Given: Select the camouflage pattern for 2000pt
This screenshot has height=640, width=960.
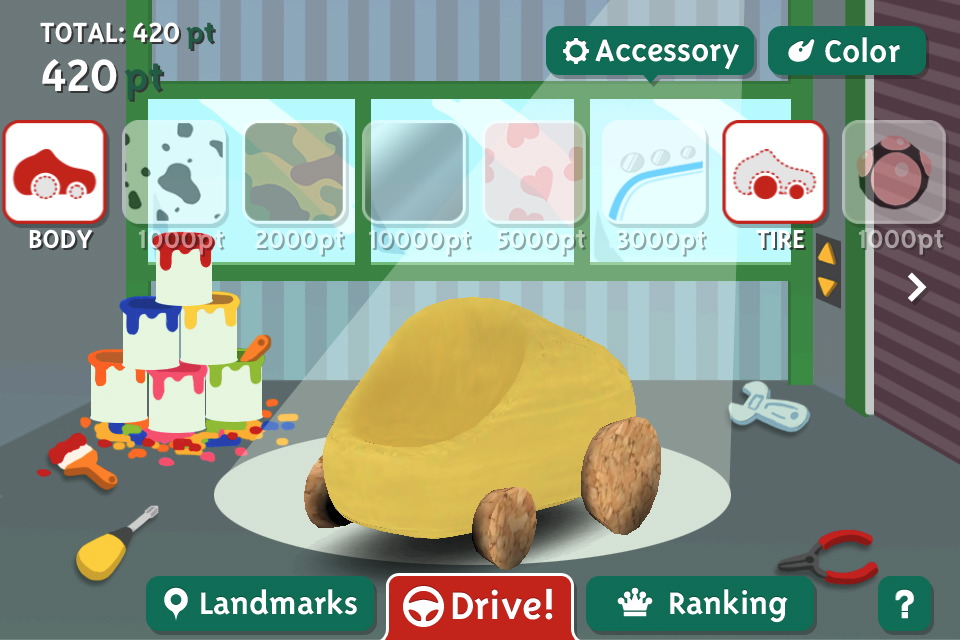Looking at the screenshot, I should point(294,172).
